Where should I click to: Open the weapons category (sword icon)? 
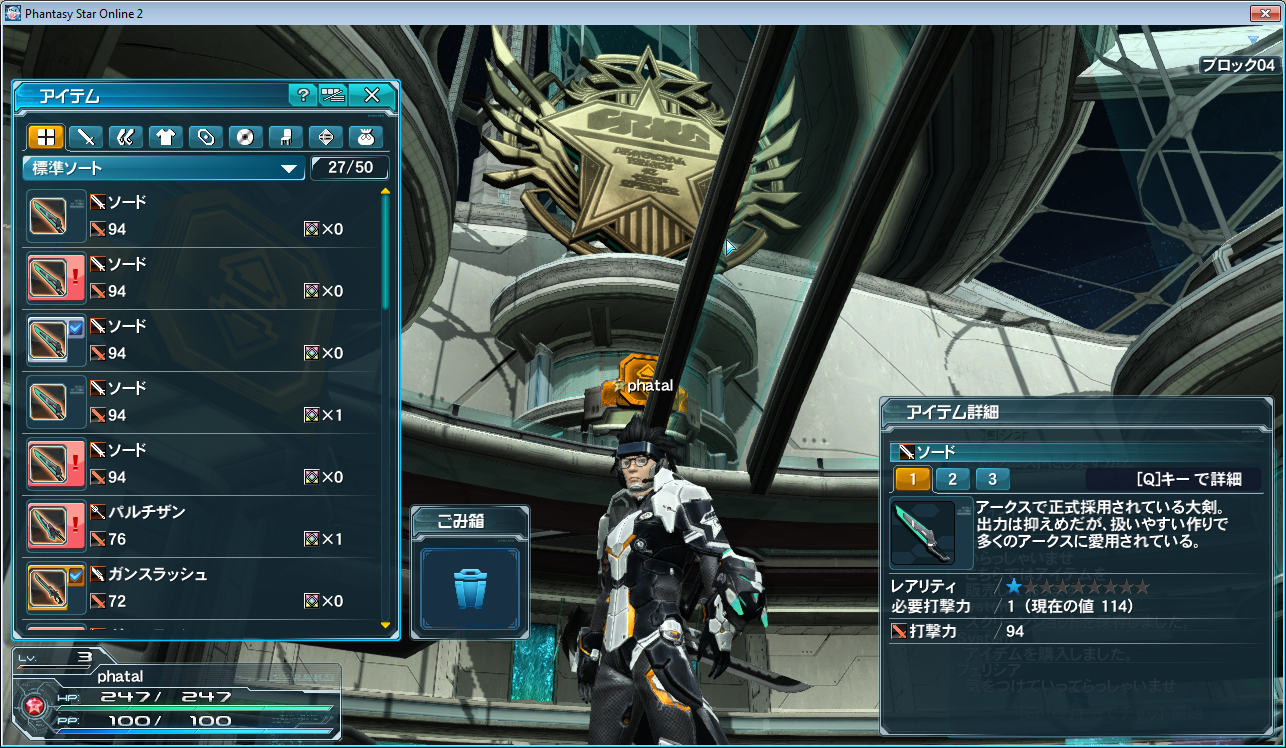pos(86,137)
